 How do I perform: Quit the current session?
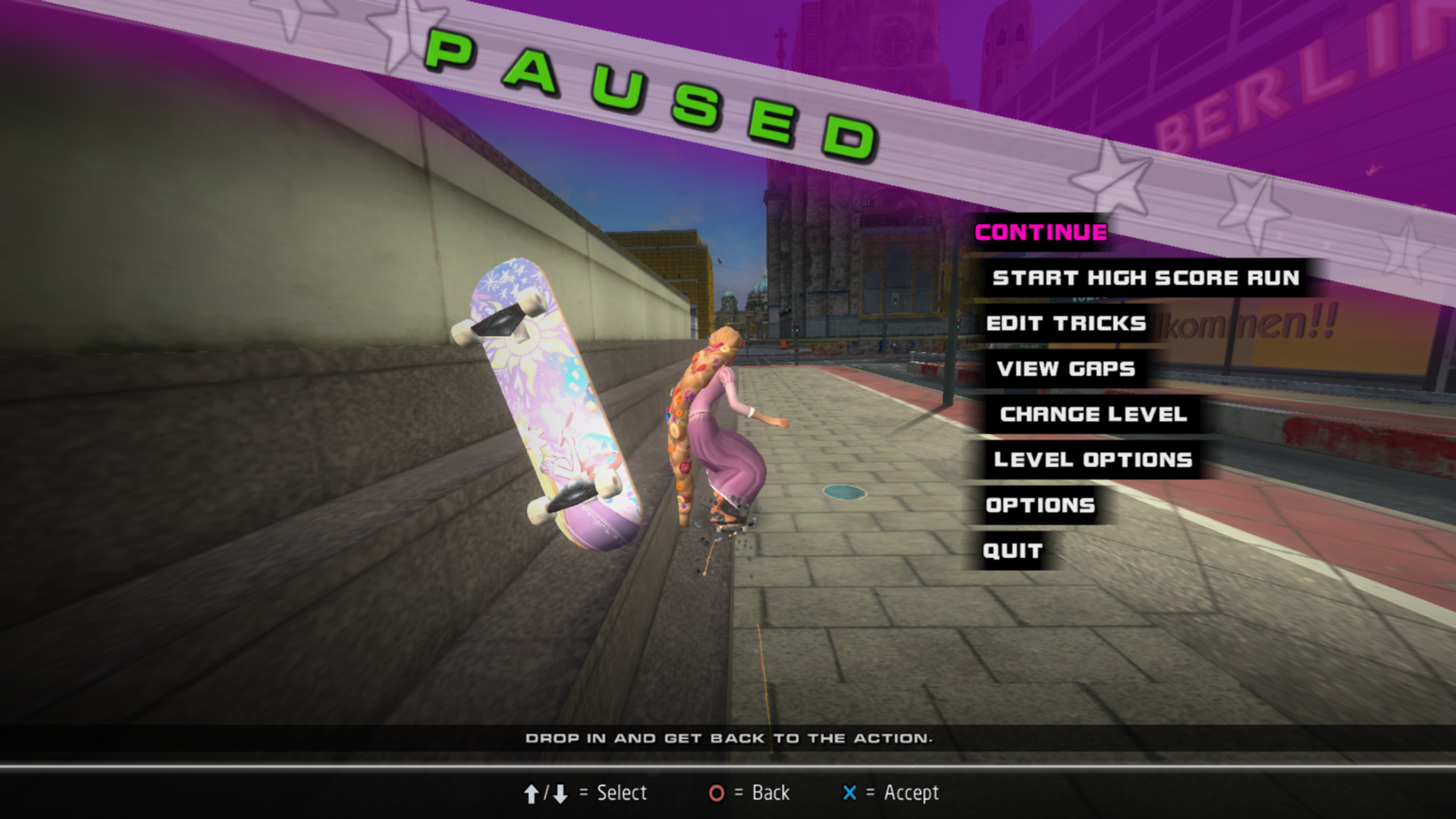click(1012, 551)
